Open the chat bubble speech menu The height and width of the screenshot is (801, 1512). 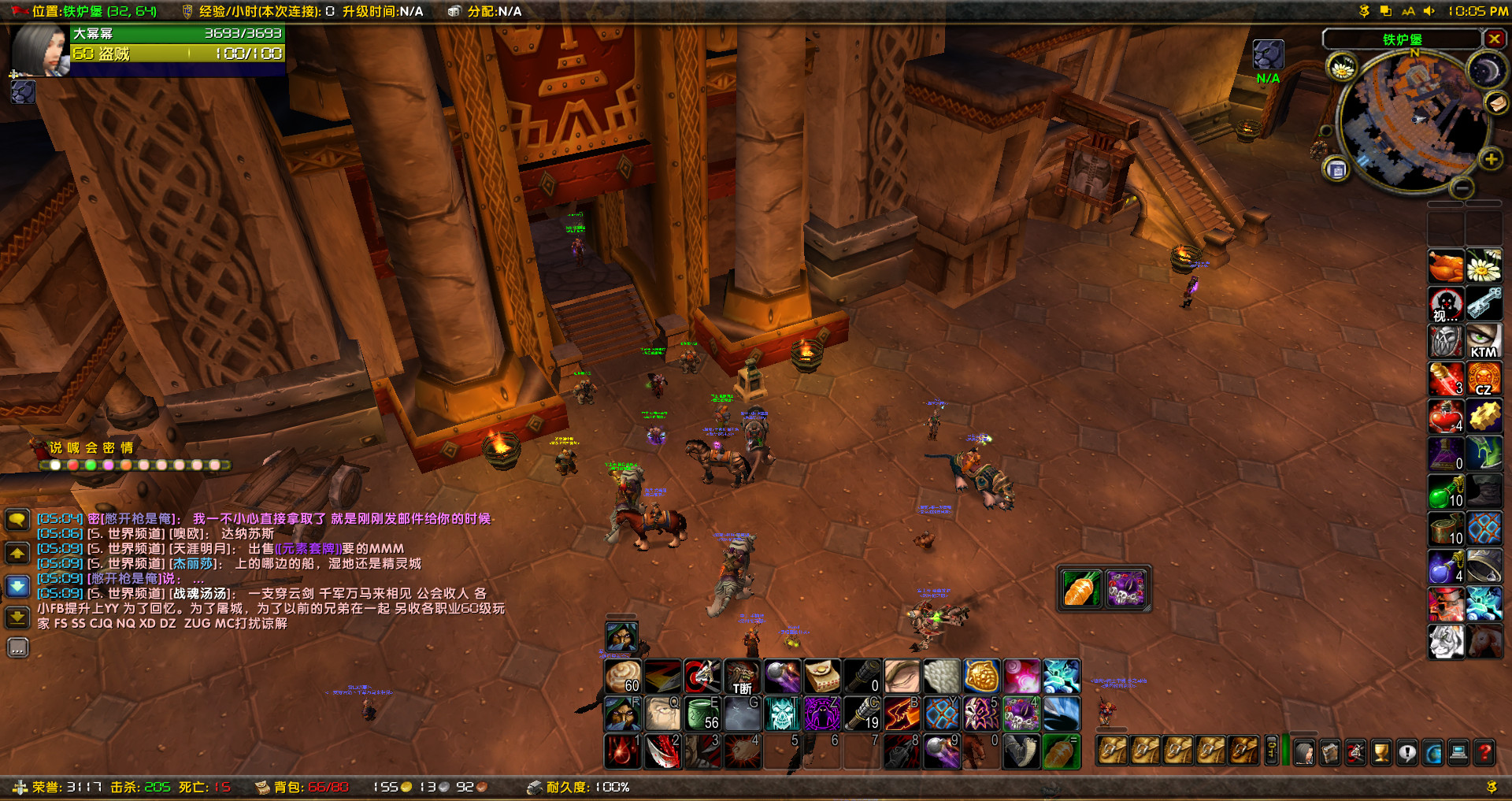click(17, 518)
